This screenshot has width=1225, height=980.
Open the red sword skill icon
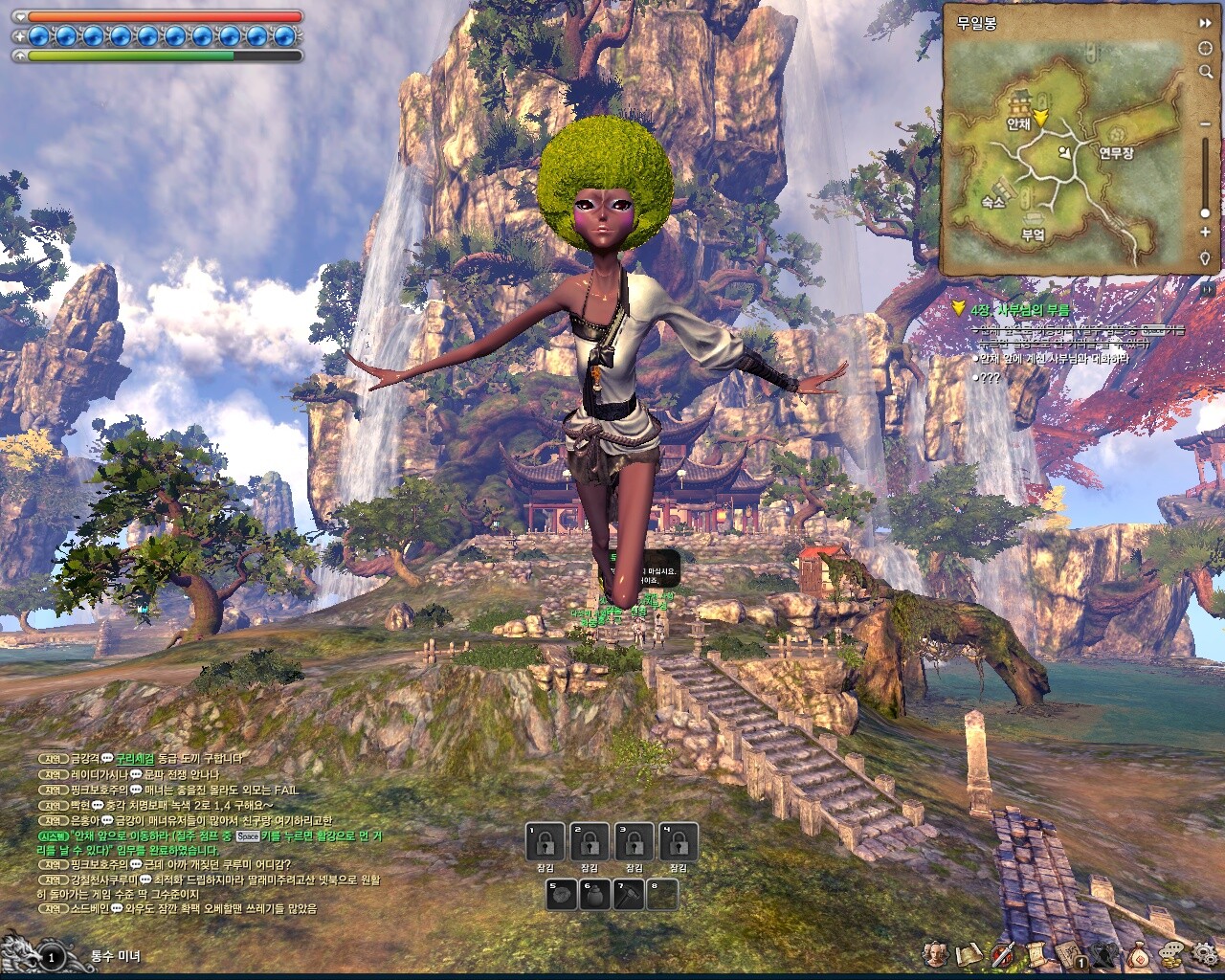tap(1003, 953)
